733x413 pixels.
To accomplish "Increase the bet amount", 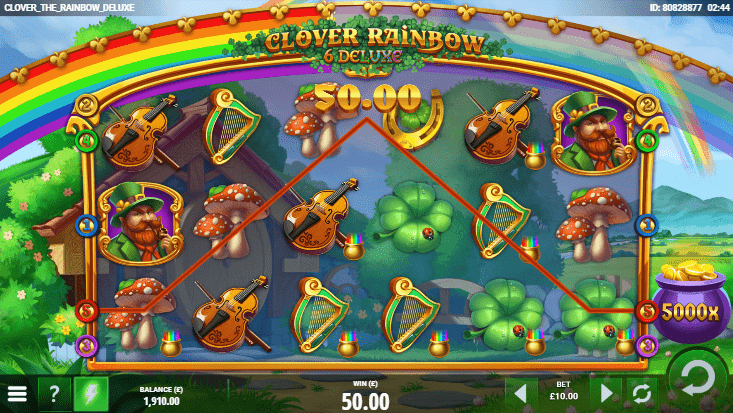I will pos(606,392).
